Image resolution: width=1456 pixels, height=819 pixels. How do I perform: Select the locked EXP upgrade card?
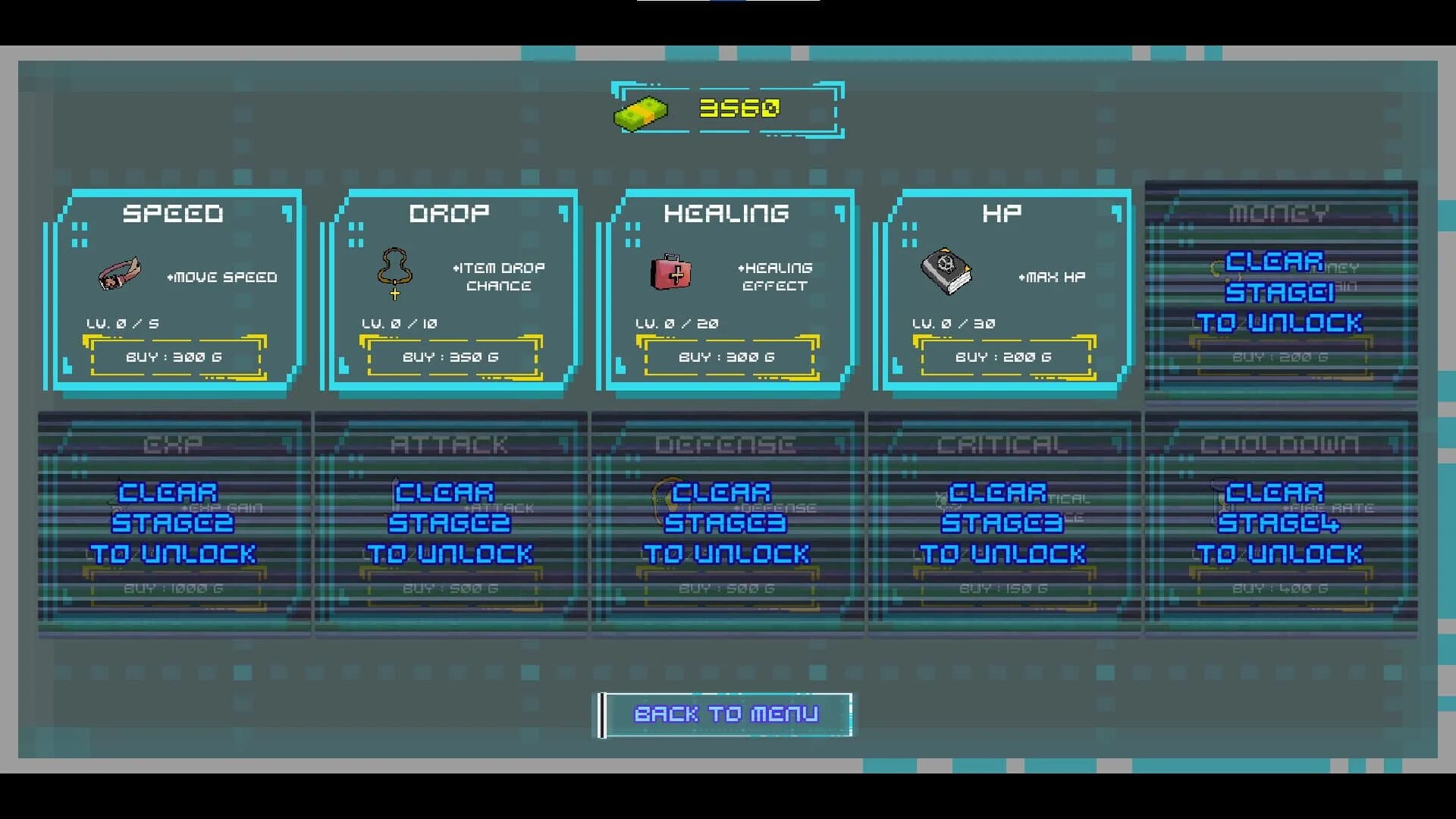(x=173, y=523)
